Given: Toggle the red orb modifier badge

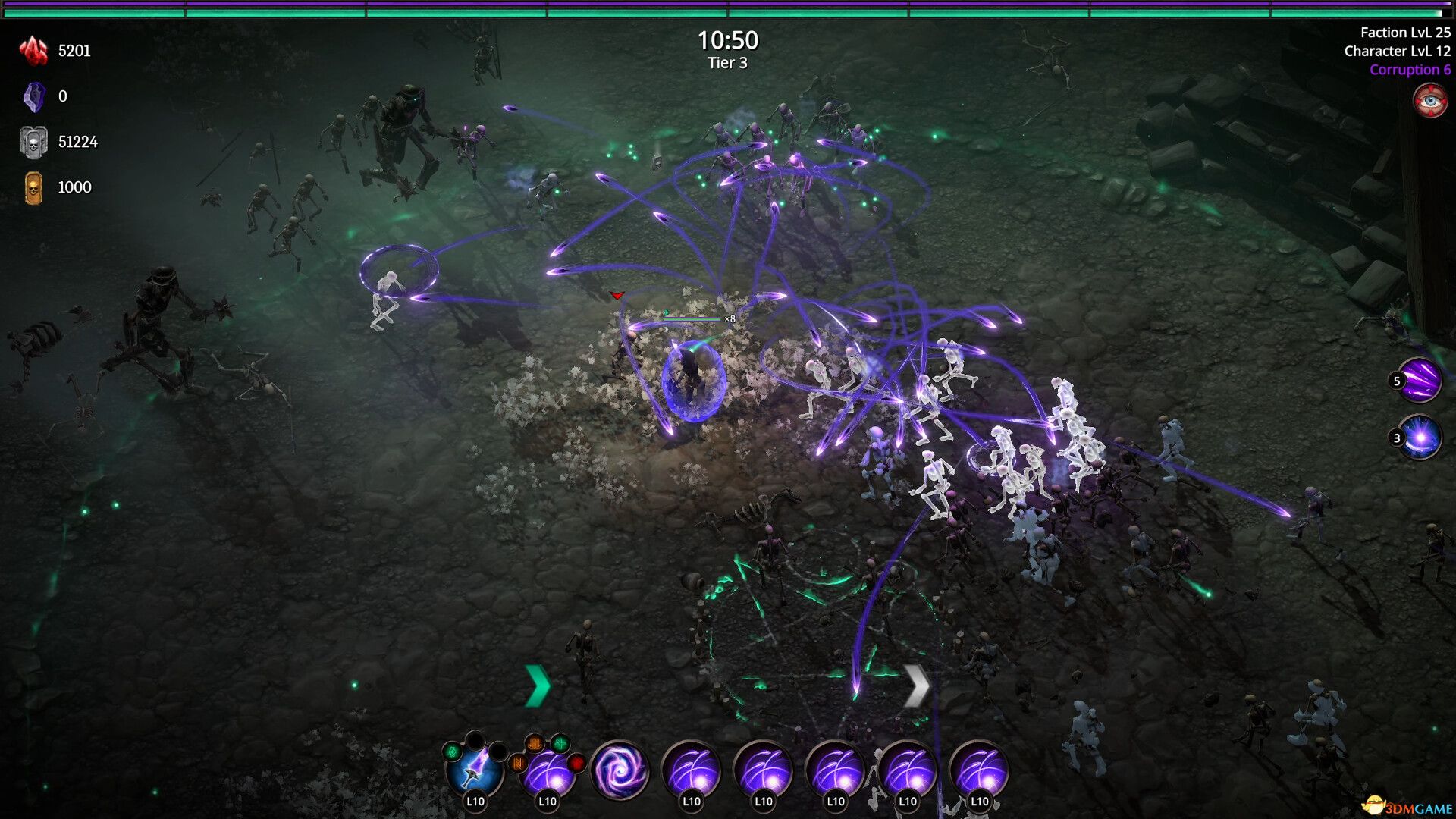Looking at the screenshot, I should coord(575,764).
